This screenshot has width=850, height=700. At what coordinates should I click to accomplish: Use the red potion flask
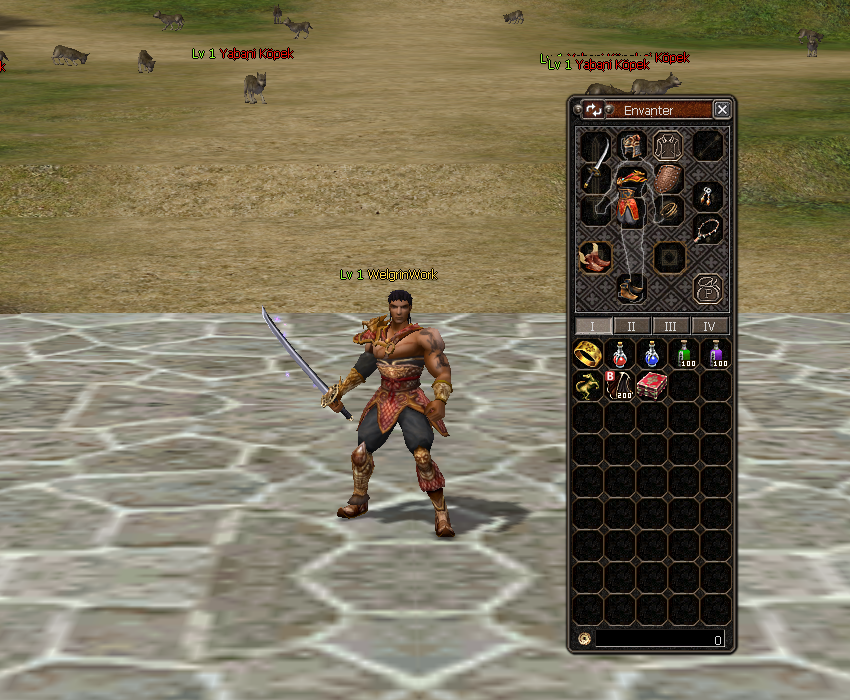pos(620,354)
